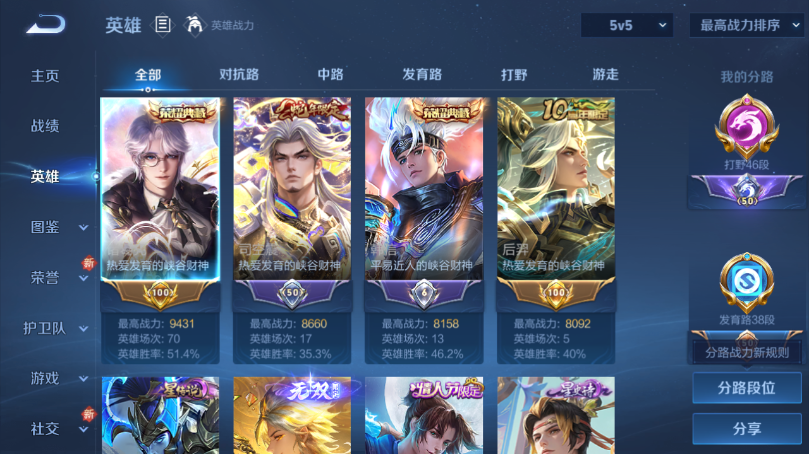
Task: Go back using the return arrow
Action: point(45,25)
